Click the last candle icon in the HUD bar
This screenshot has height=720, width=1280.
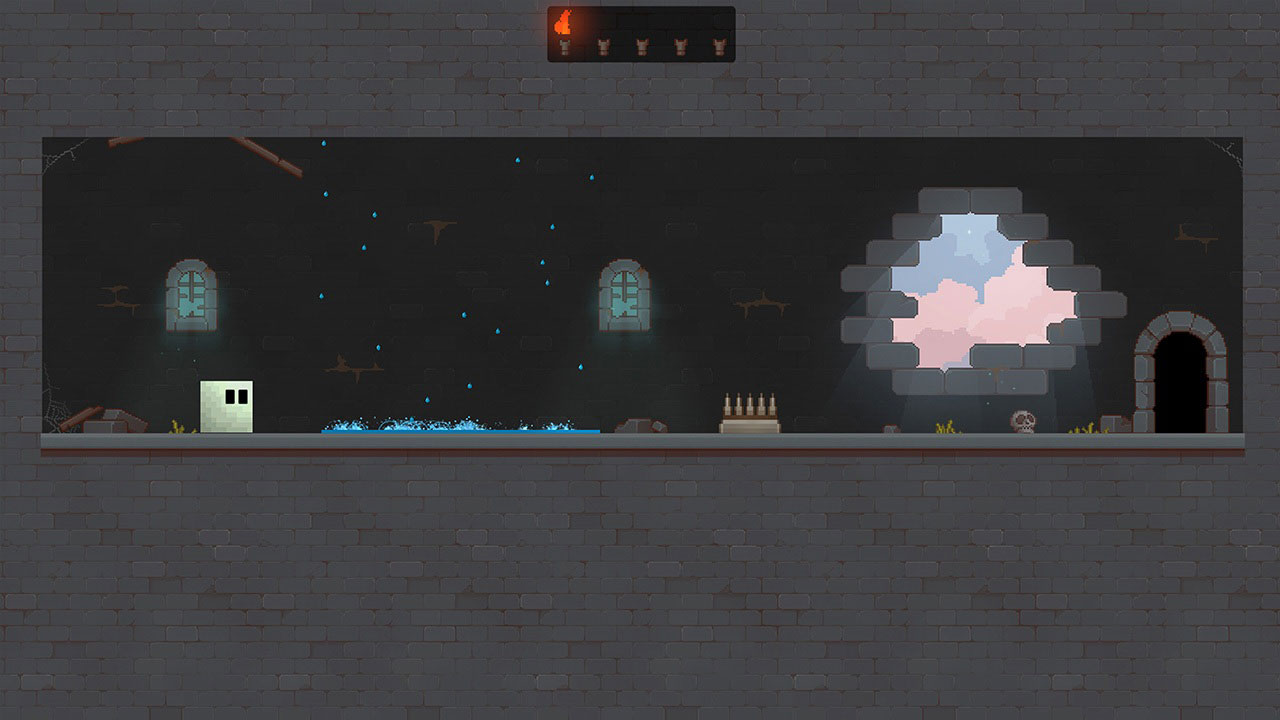(719, 46)
